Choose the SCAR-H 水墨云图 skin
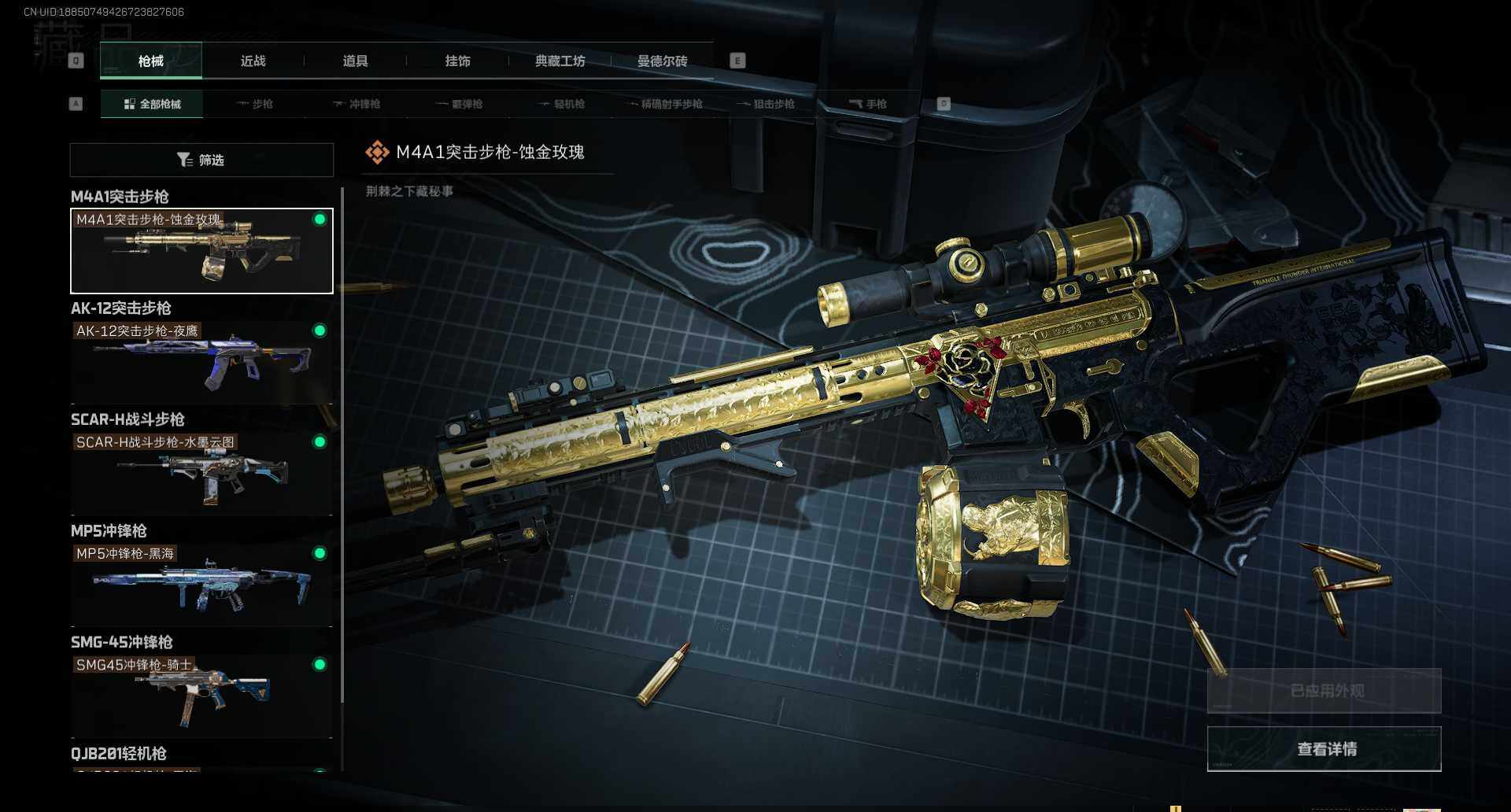 click(x=201, y=474)
